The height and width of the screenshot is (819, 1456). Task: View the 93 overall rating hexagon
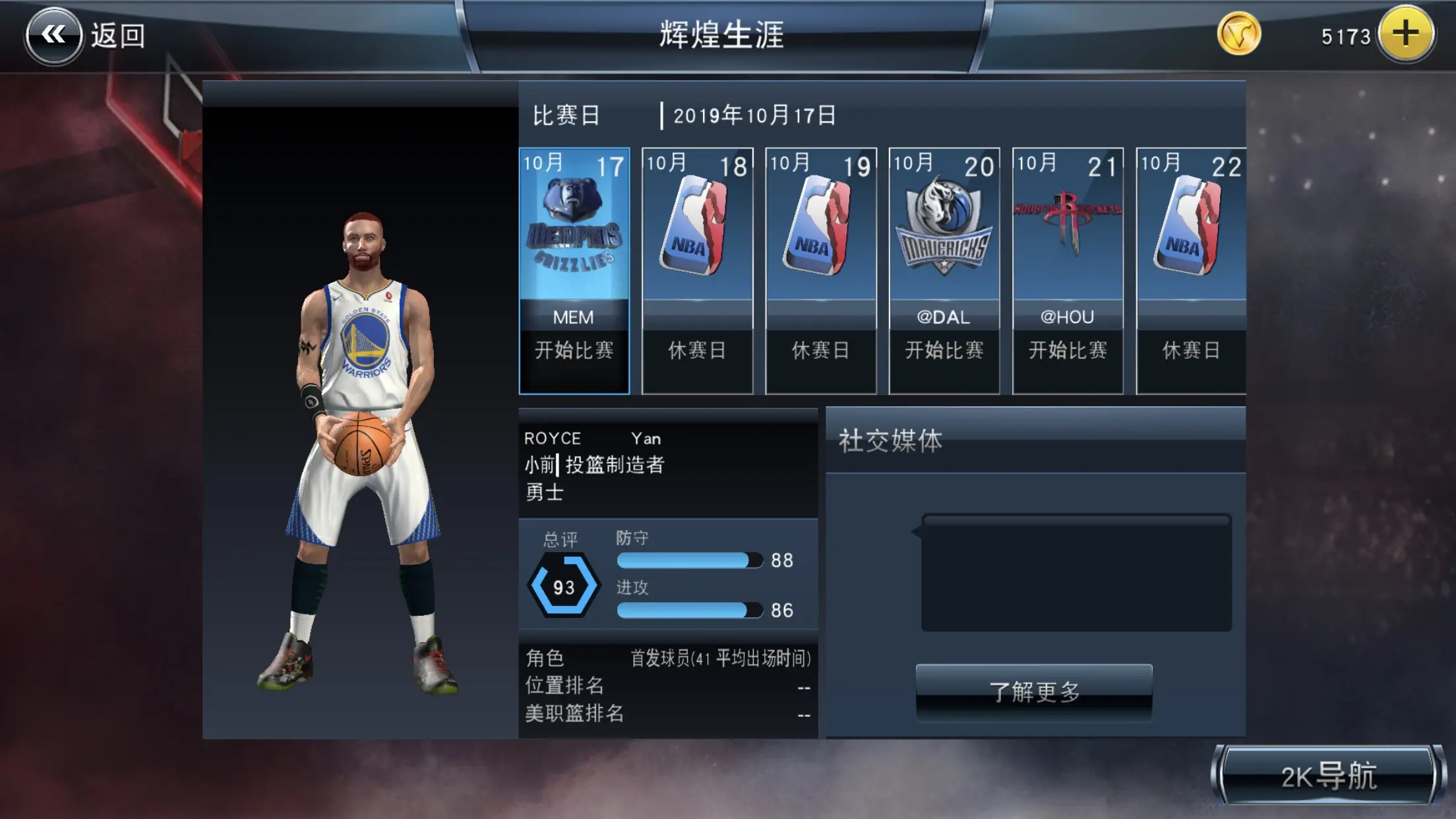point(563,586)
